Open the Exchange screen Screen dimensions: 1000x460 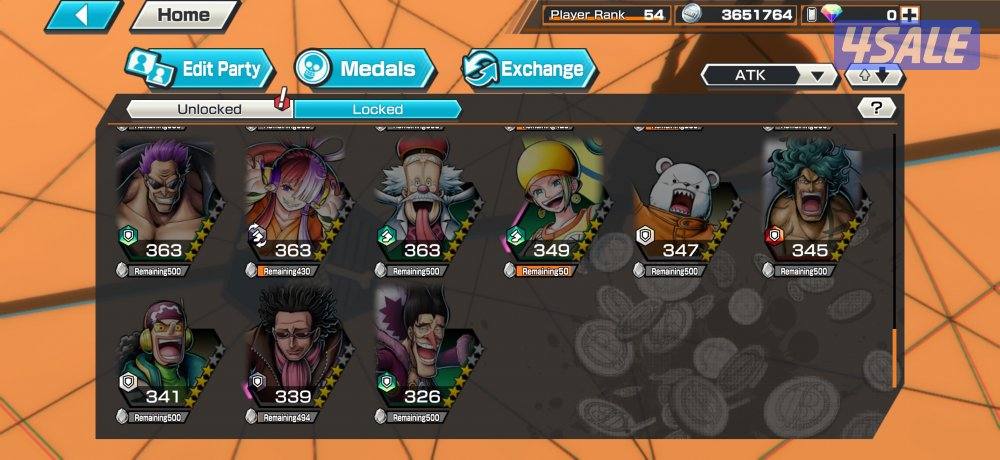528,69
